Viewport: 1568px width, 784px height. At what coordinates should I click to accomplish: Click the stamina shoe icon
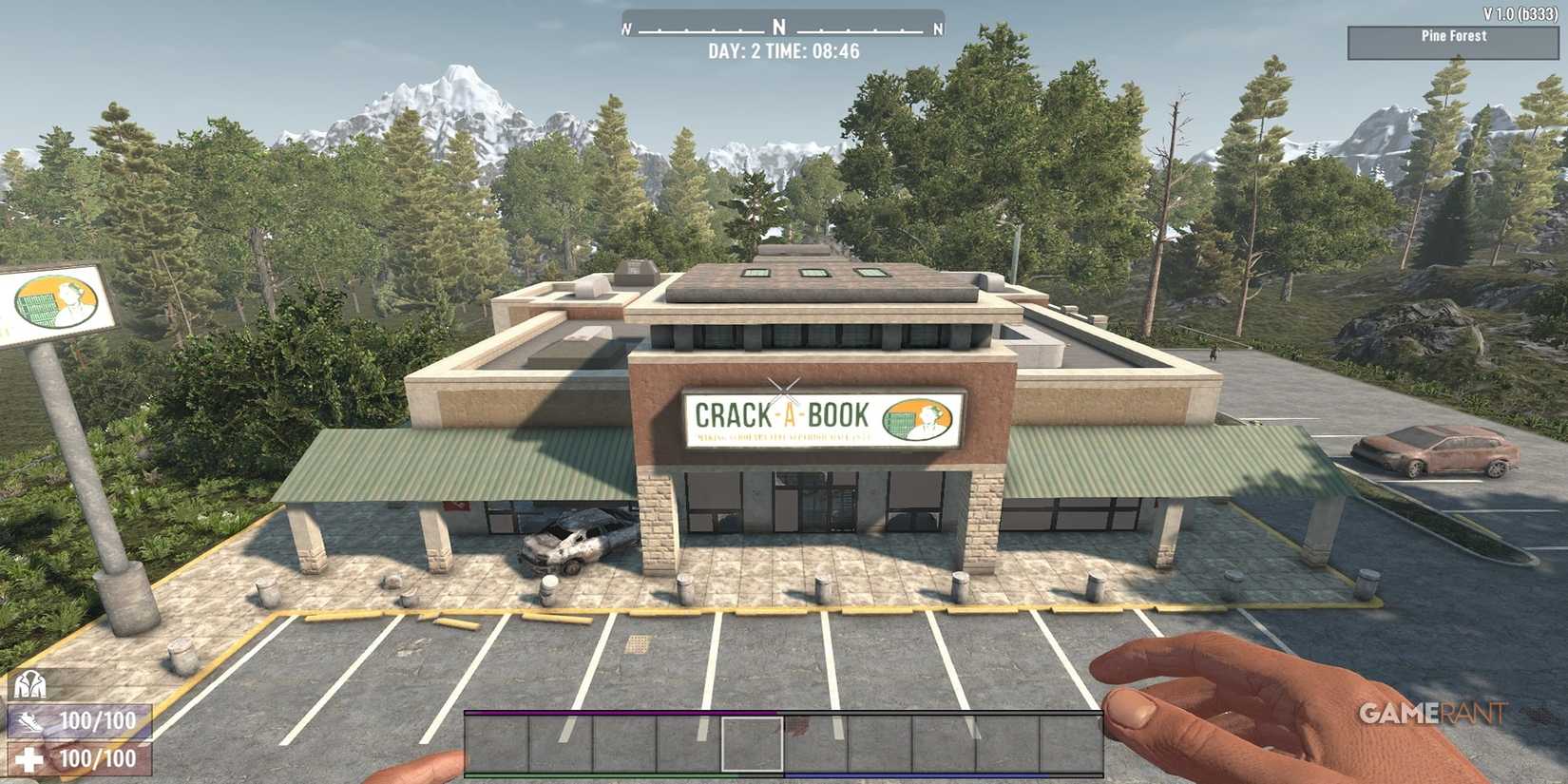[29, 722]
